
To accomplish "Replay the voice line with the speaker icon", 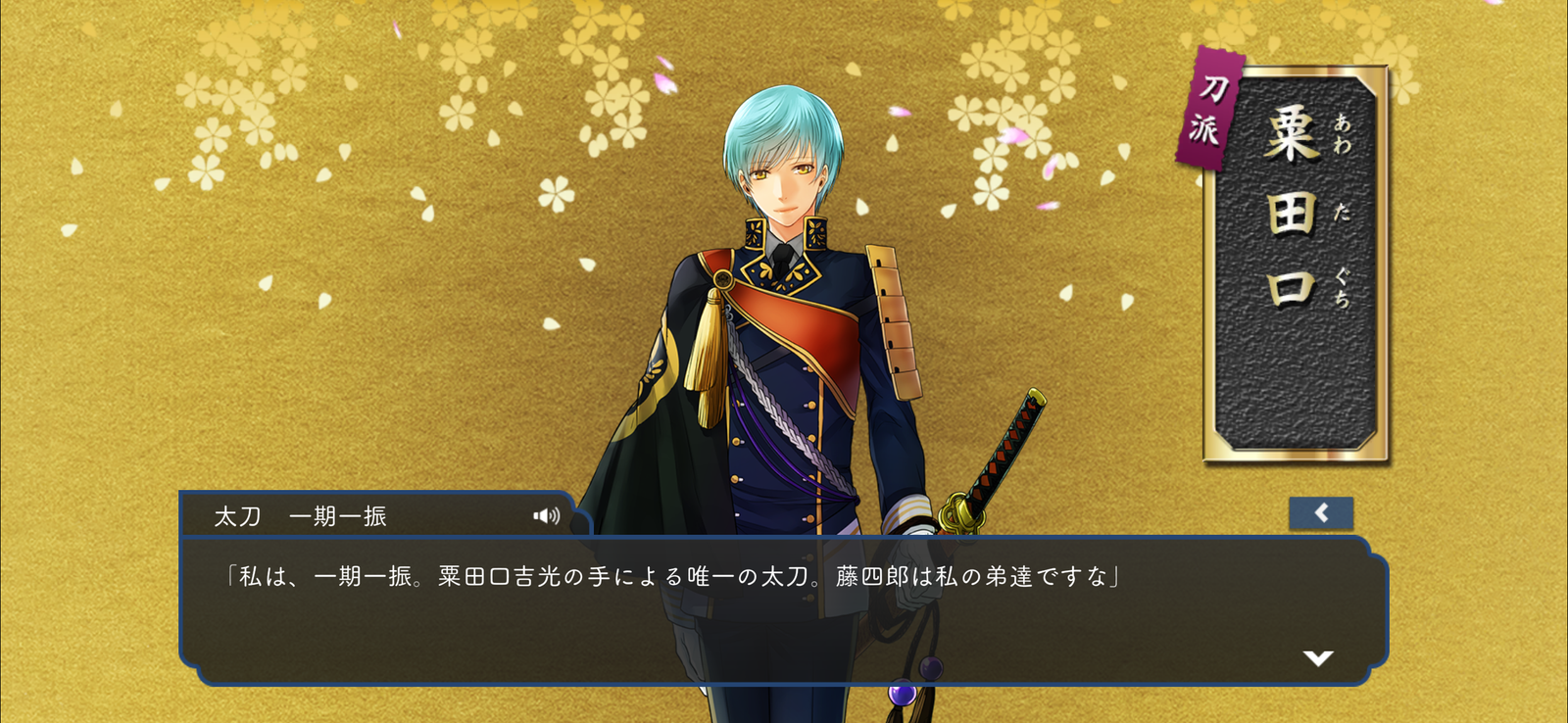I will click(546, 516).
